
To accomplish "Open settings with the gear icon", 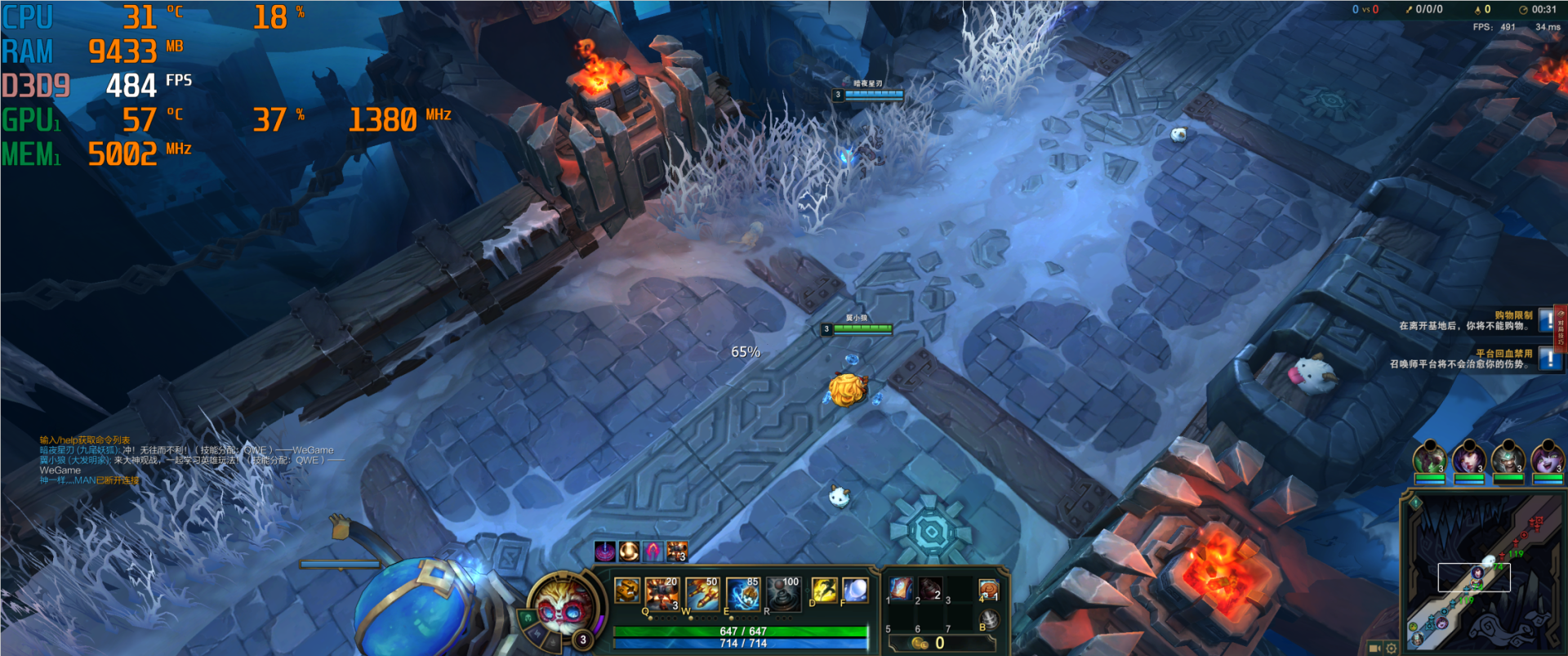I will pos(1391,648).
